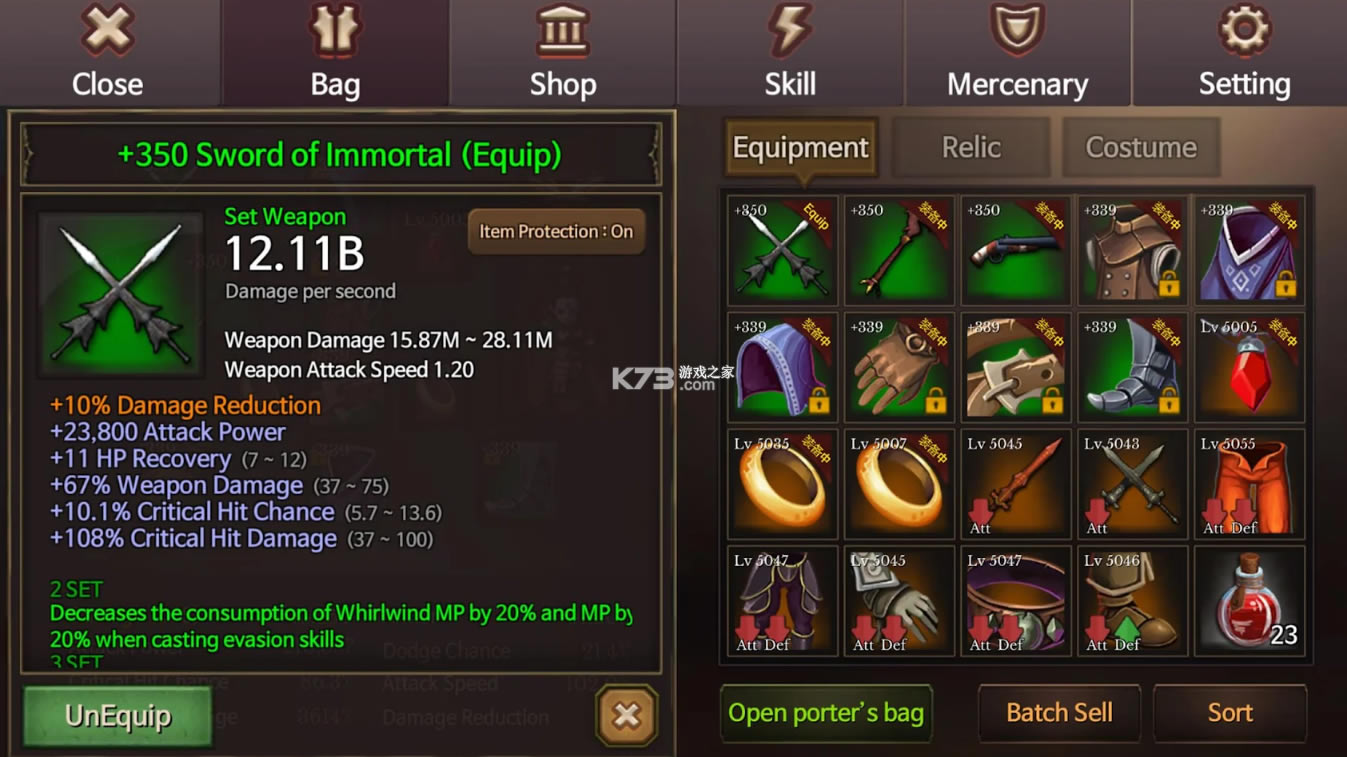Select the Equipment tab
This screenshot has width=1347, height=757.
click(x=800, y=148)
